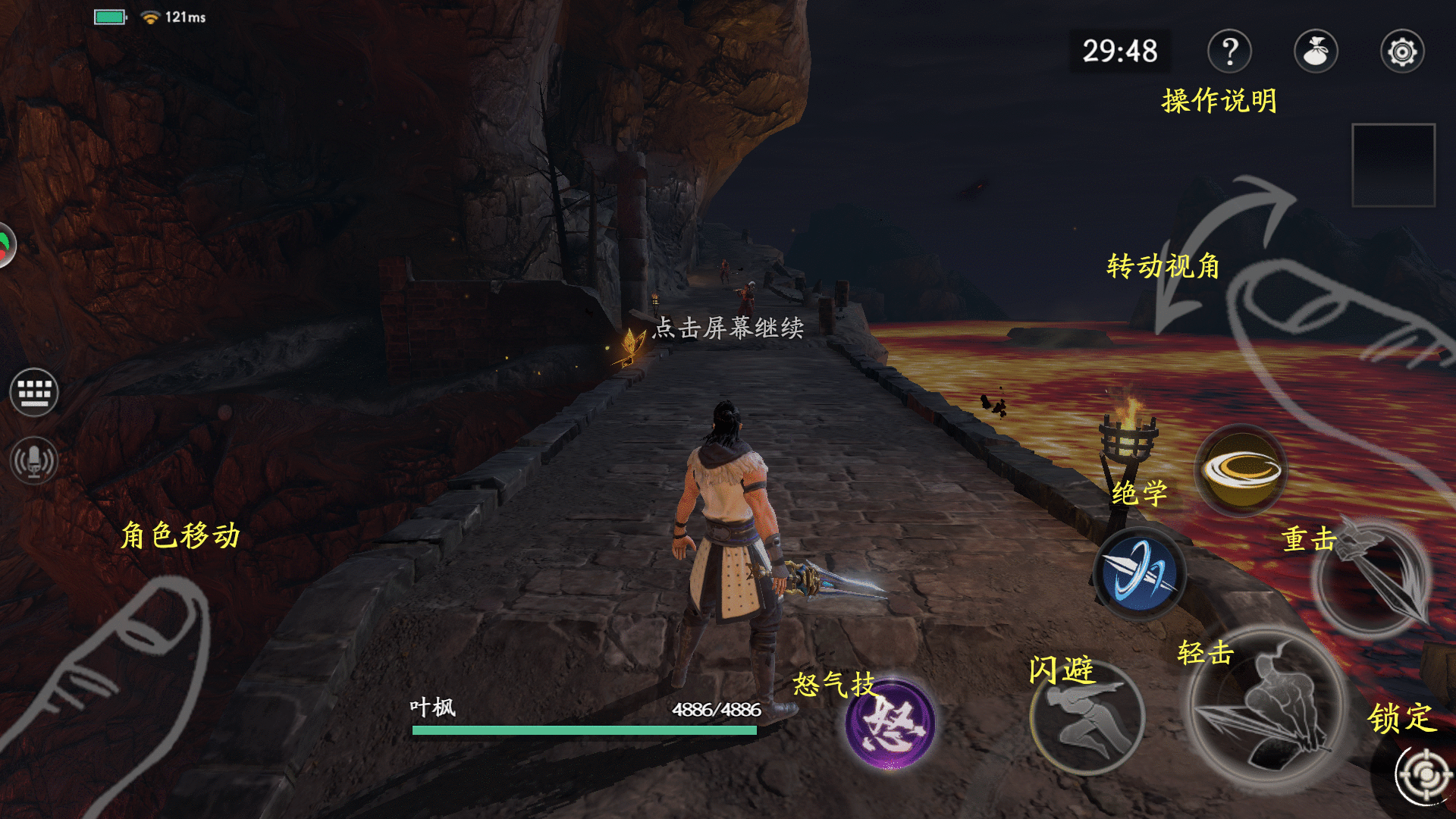Activate the golden swirl skill

[1241, 471]
